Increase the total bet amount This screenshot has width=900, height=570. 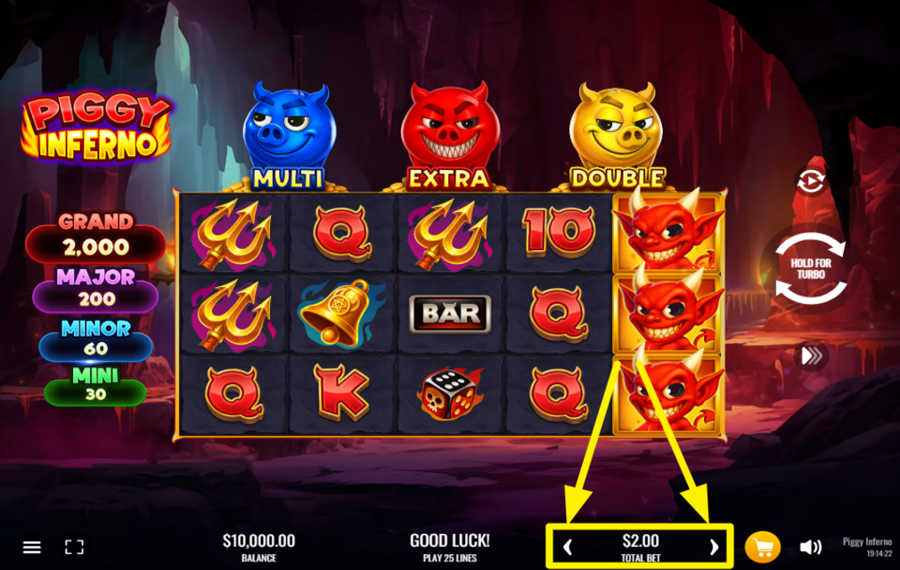pyautogui.click(x=713, y=547)
